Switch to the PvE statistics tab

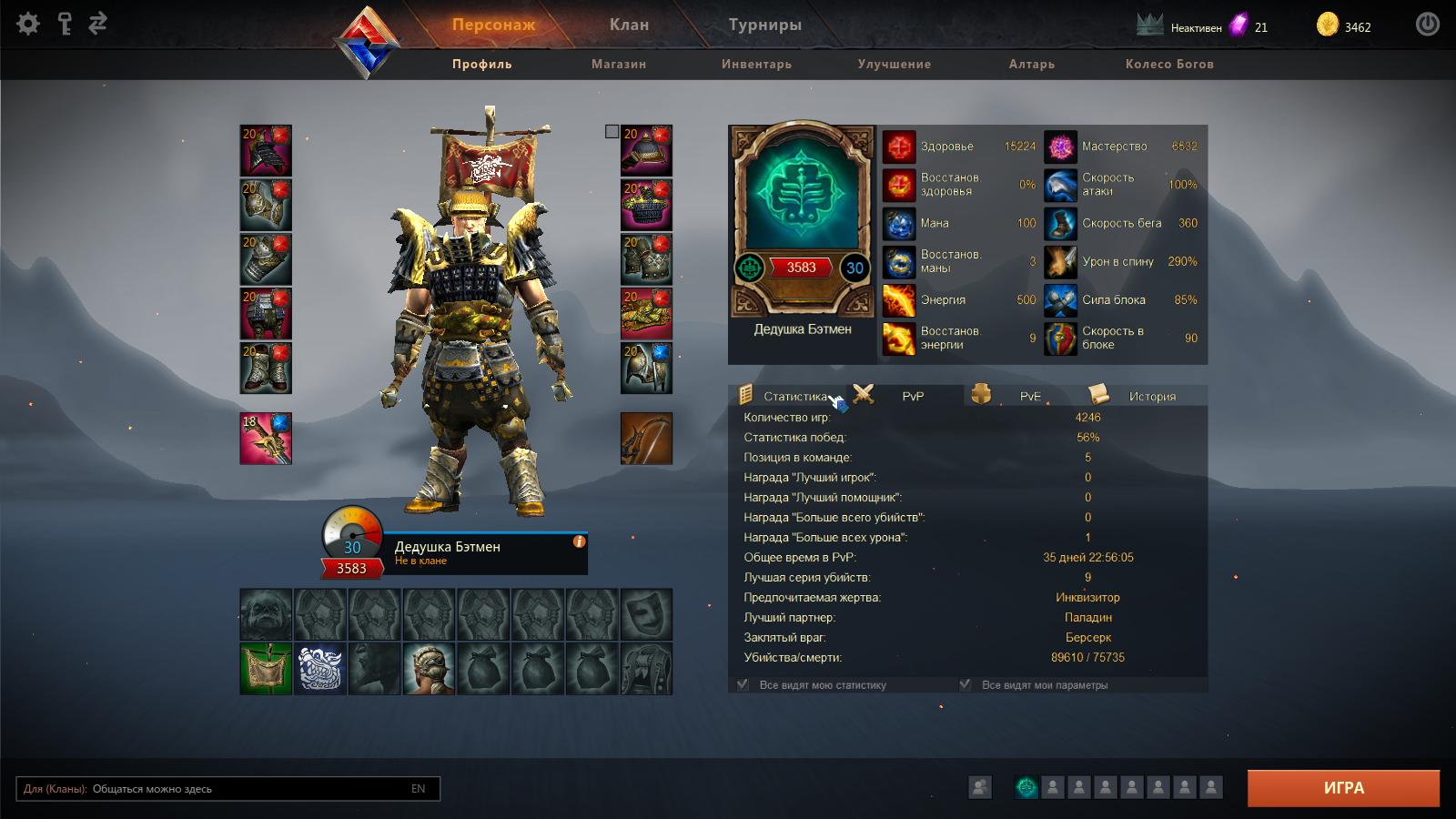point(1029,396)
